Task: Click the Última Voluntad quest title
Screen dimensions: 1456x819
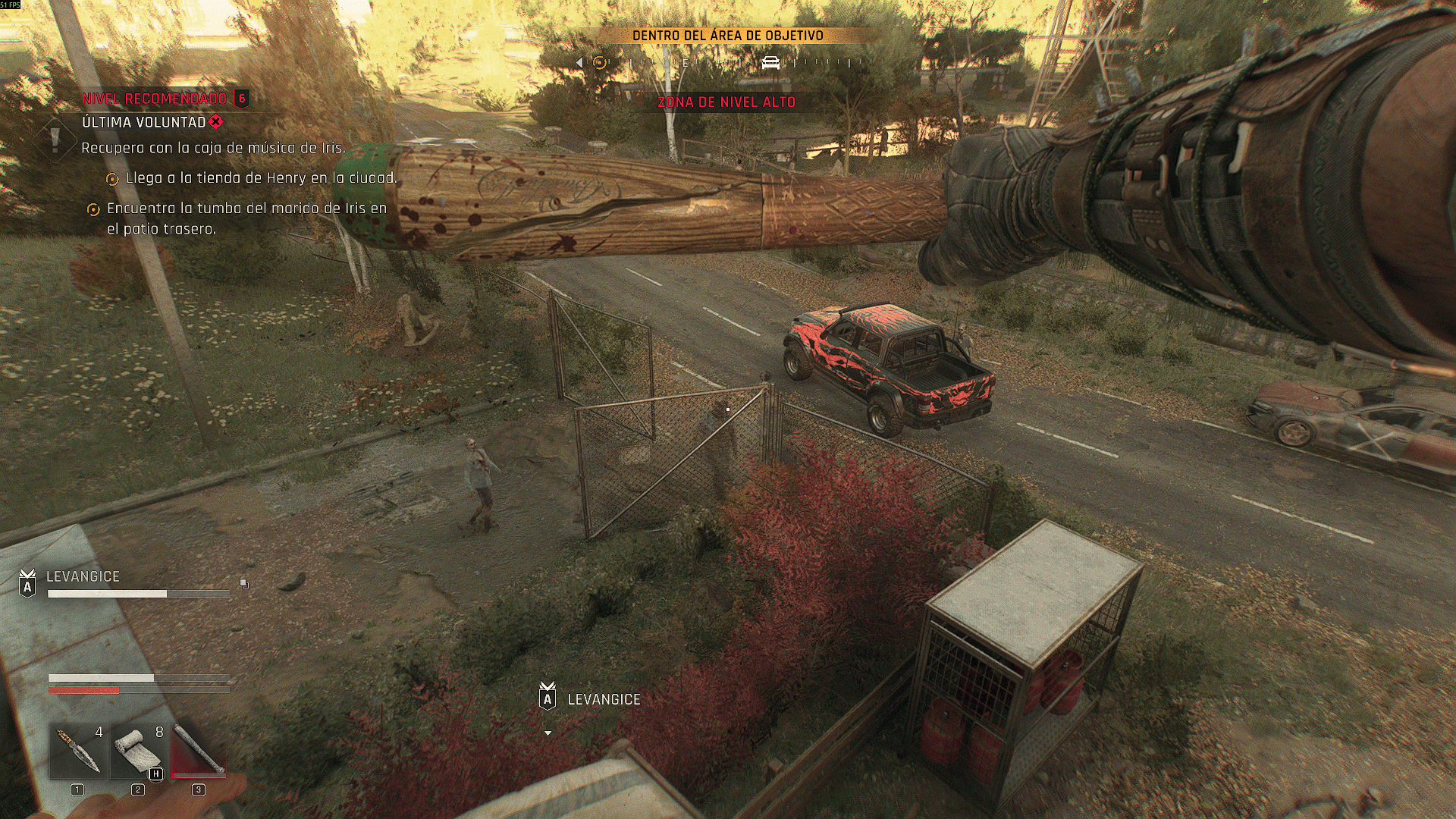Action: [x=144, y=122]
